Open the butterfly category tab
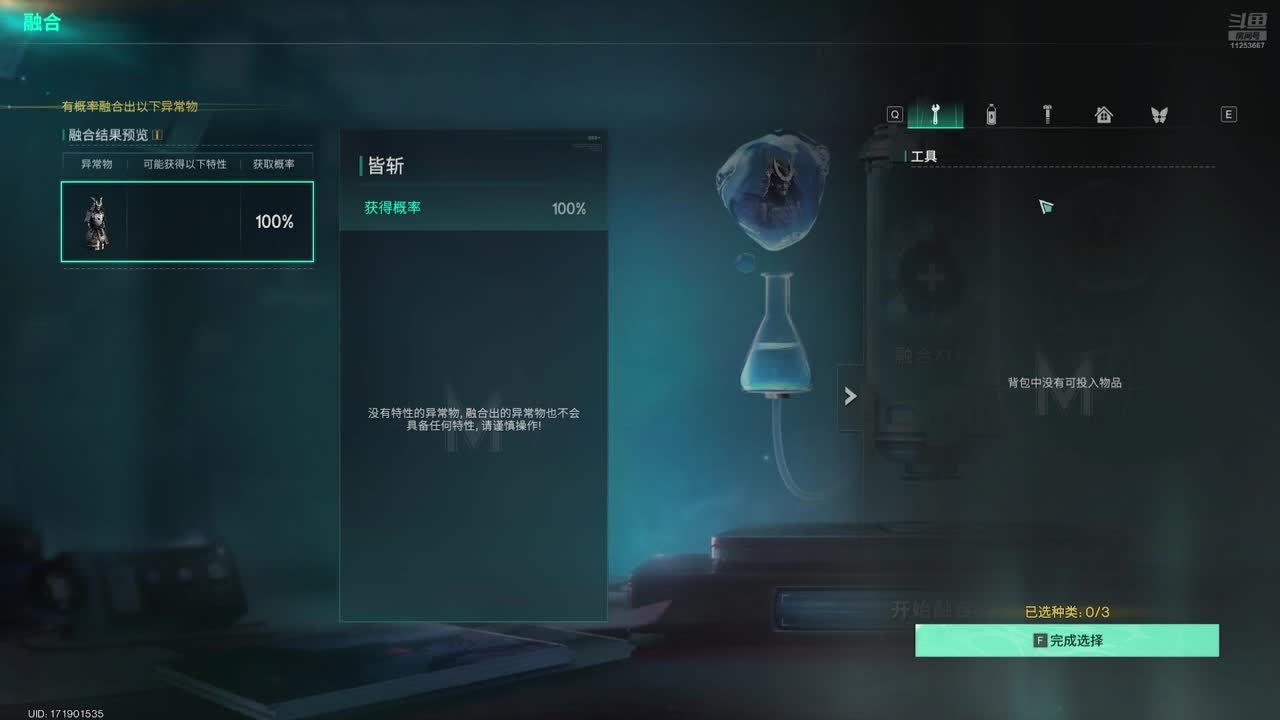The height and width of the screenshot is (720, 1280). click(x=1159, y=114)
